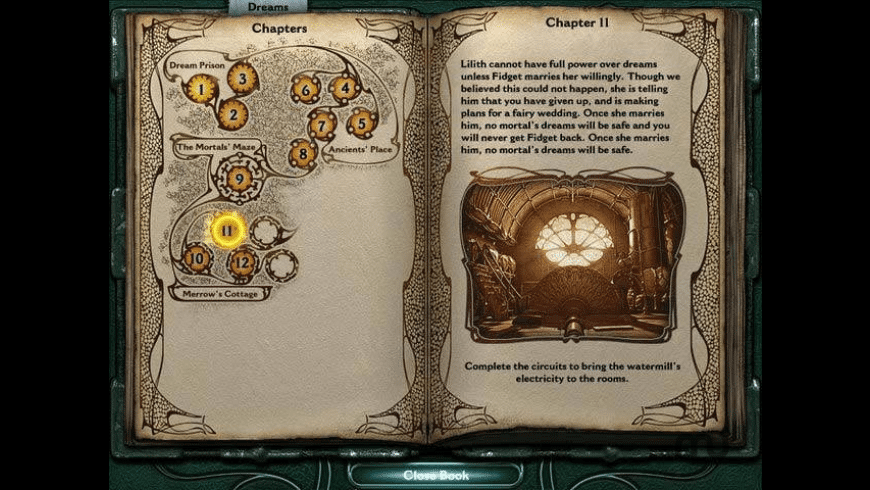The height and width of the screenshot is (490, 870).
Task: Open chapter 5 medallion
Action: (361, 123)
